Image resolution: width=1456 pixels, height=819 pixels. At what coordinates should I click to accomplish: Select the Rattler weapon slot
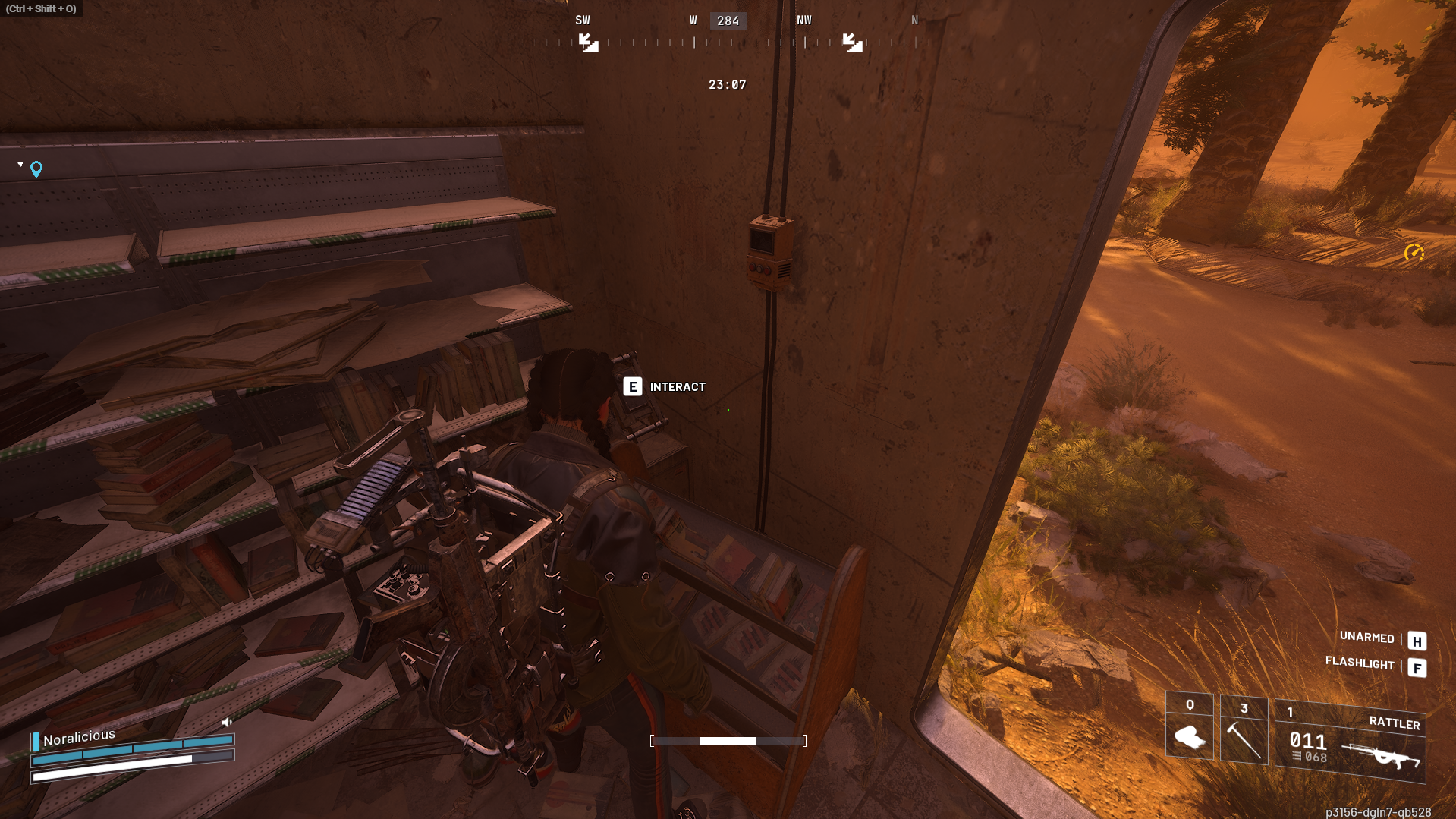pyautogui.click(x=1350, y=742)
